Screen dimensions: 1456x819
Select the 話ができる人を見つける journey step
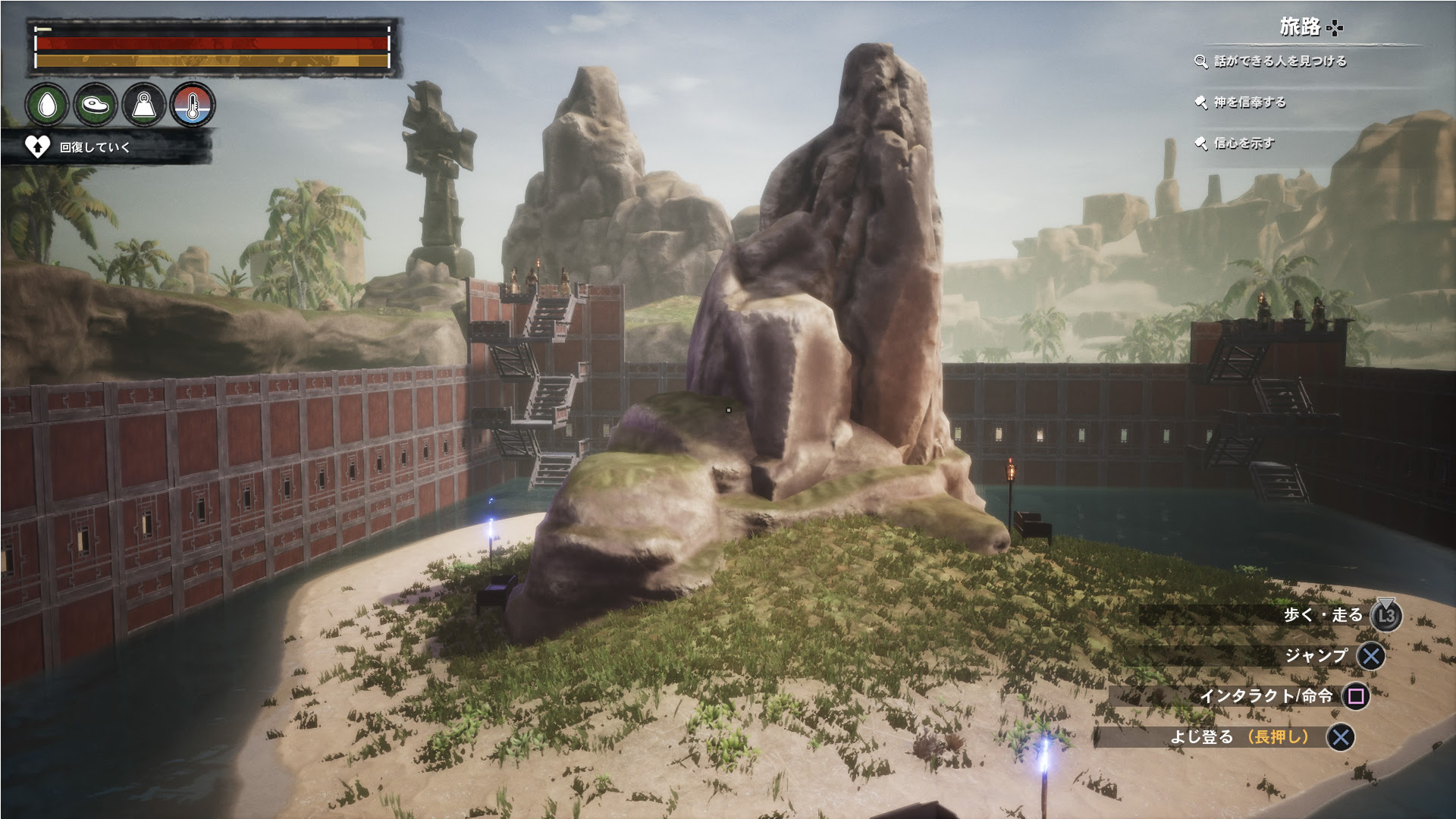(1279, 61)
